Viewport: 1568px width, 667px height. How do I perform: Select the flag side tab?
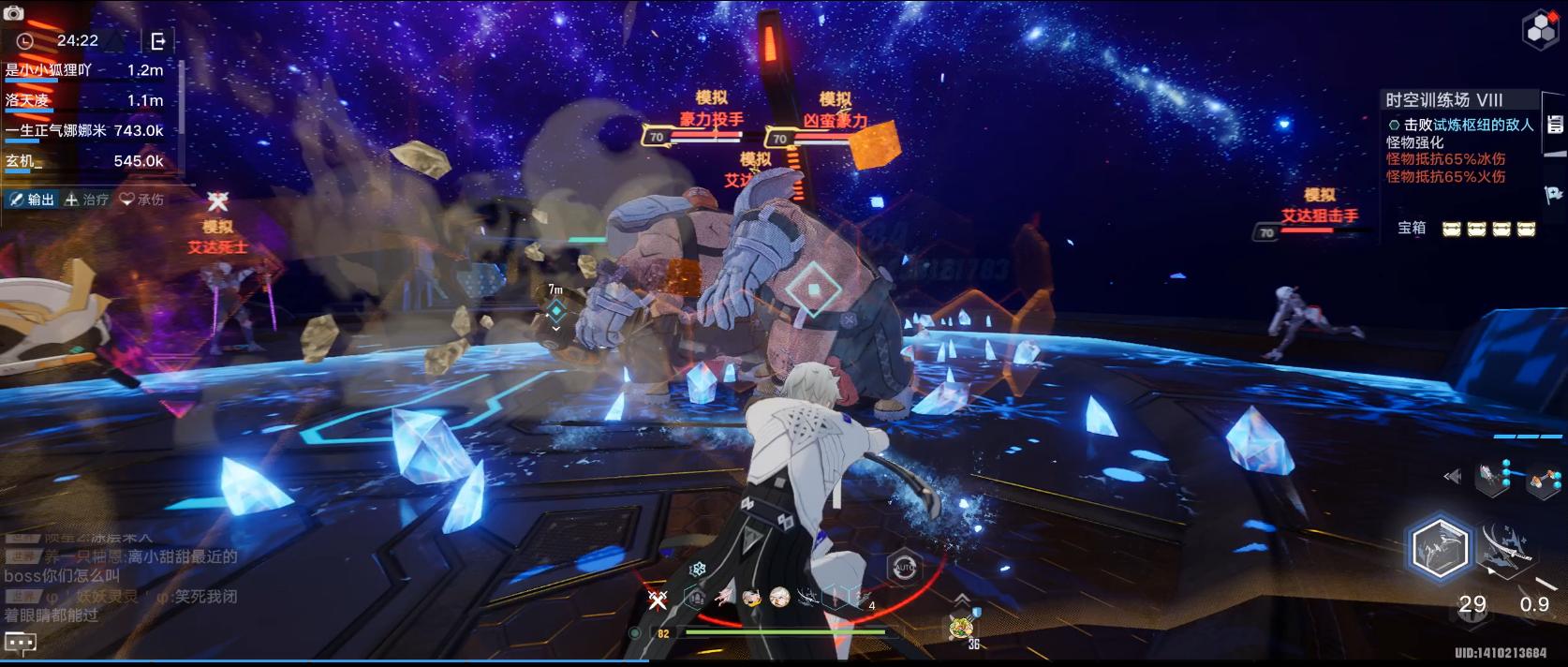click(x=1554, y=194)
